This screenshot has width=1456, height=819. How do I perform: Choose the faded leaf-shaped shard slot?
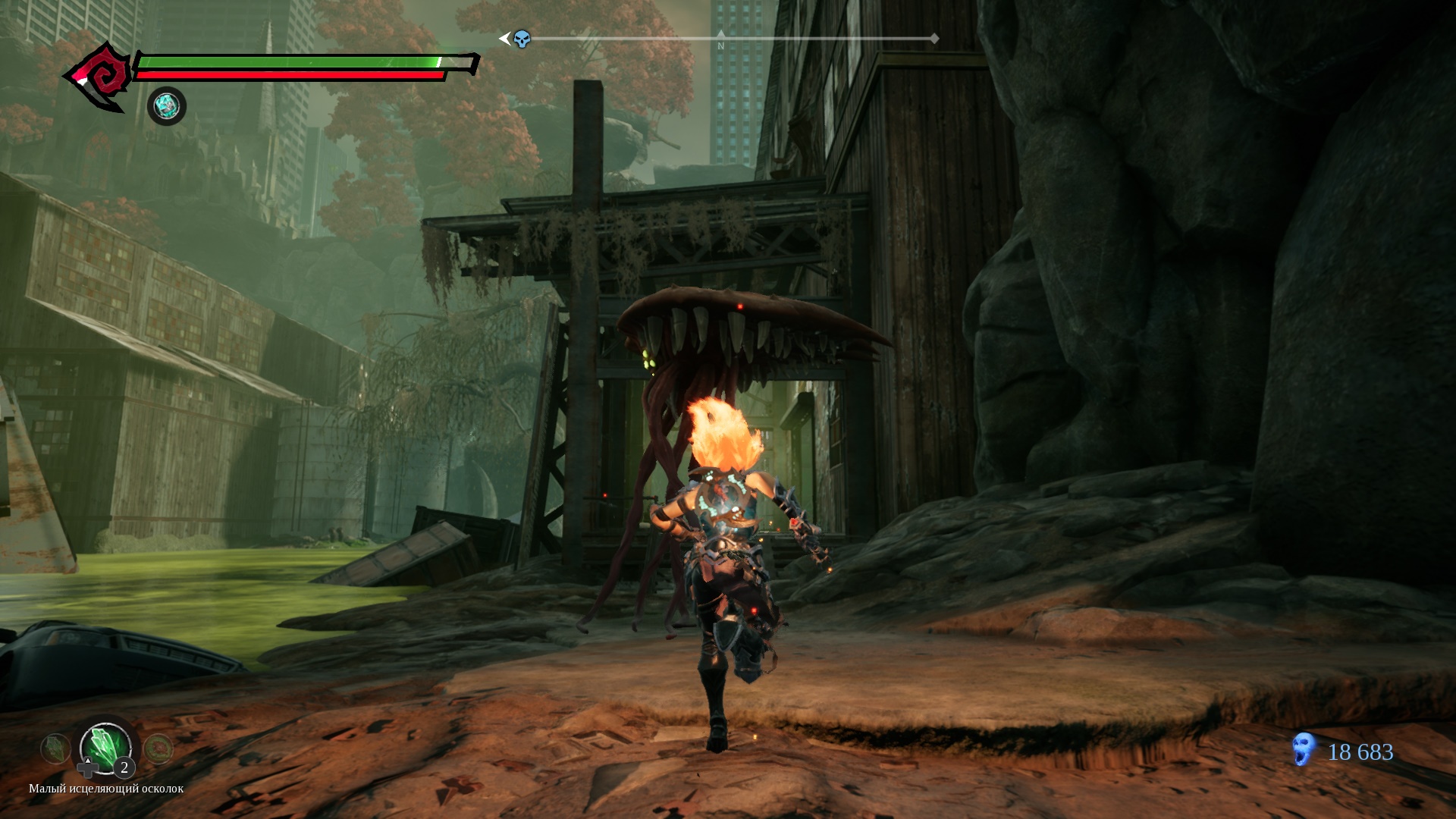(55, 749)
